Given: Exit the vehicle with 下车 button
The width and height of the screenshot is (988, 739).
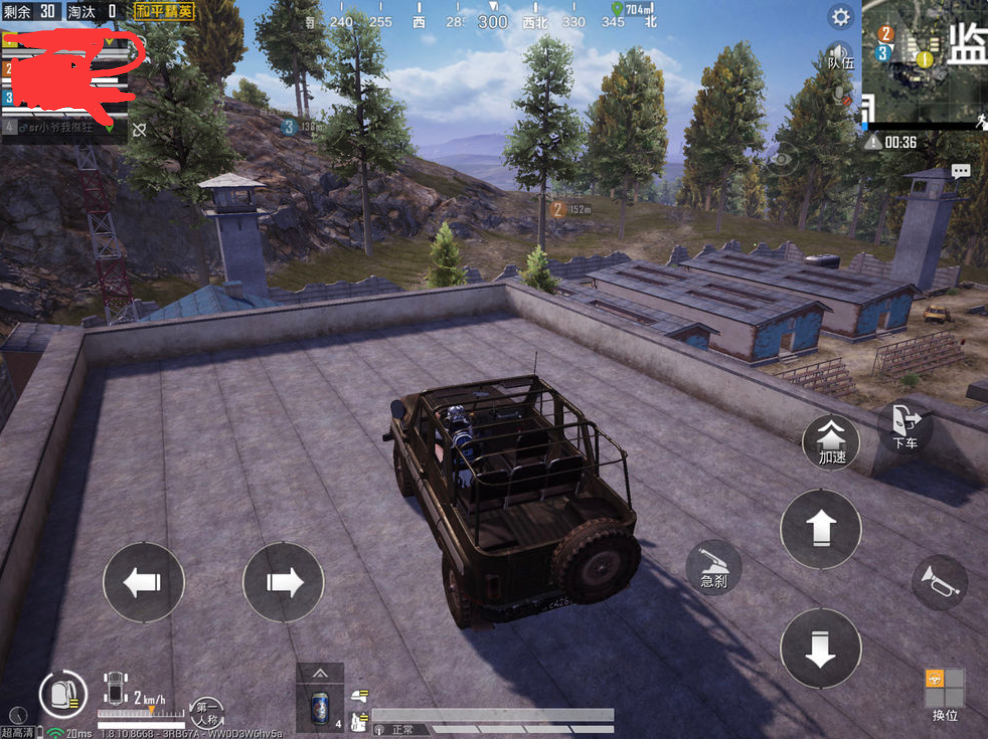Looking at the screenshot, I should pyautogui.click(x=905, y=427).
